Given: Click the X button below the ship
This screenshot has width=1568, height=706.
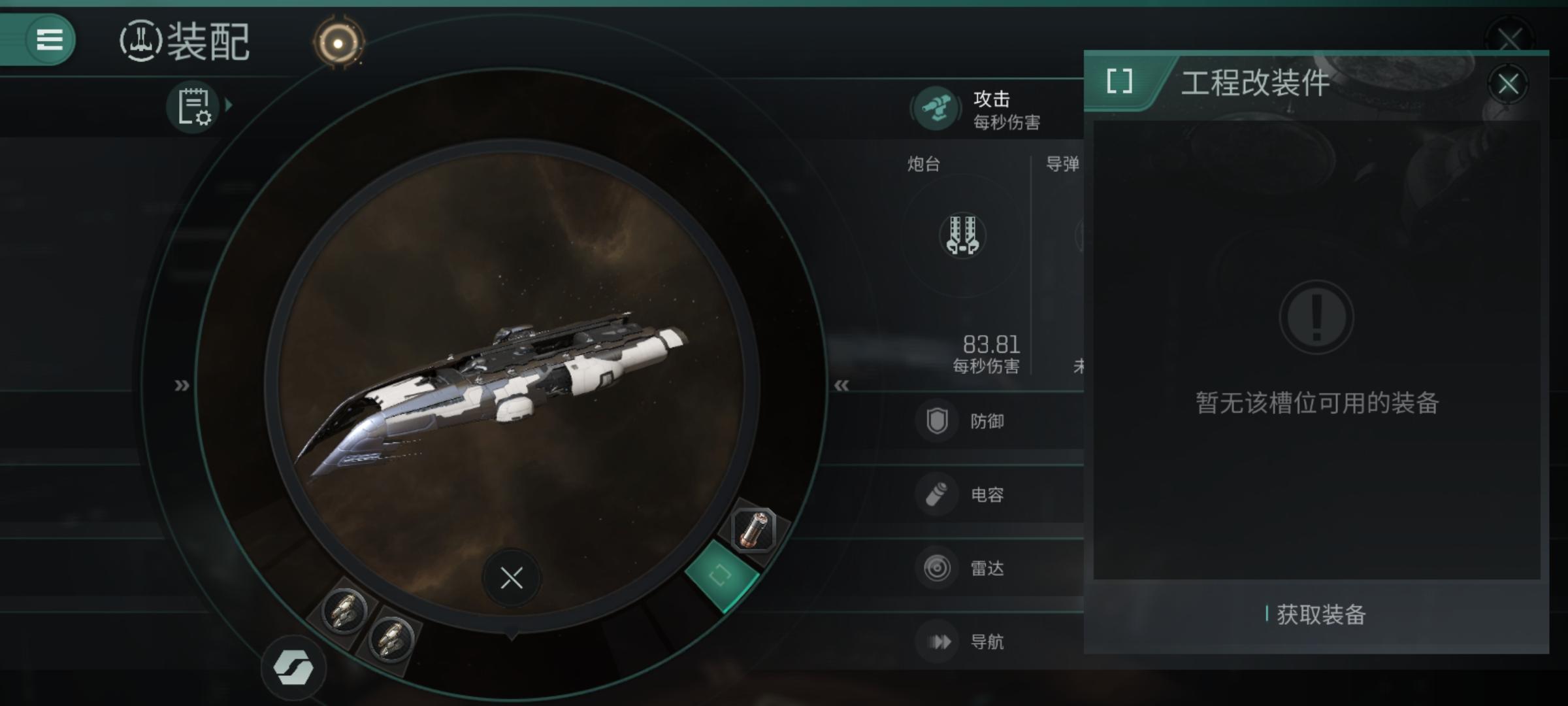Looking at the screenshot, I should pos(511,578).
